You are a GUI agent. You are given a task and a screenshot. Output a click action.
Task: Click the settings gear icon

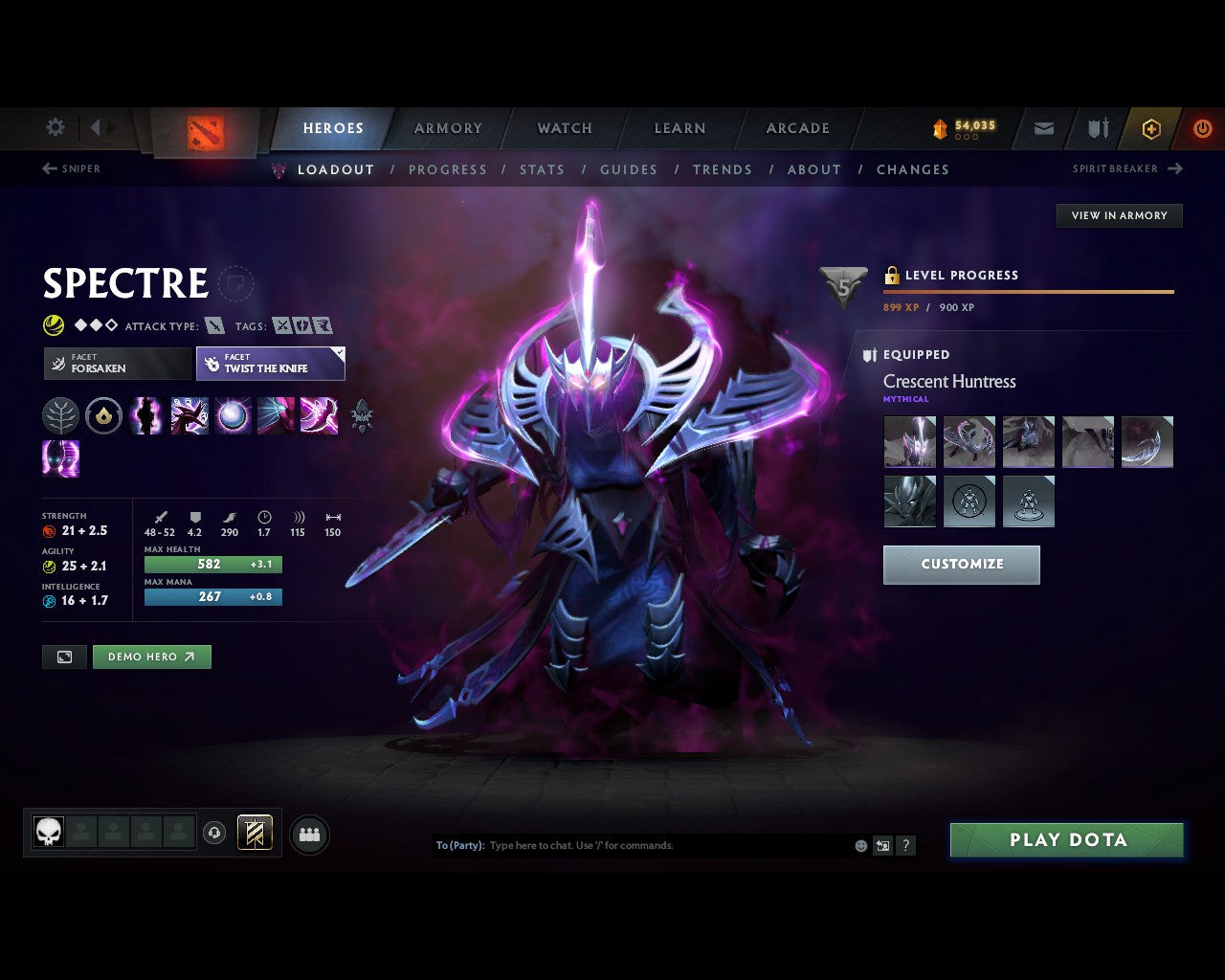tap(55, 127)
